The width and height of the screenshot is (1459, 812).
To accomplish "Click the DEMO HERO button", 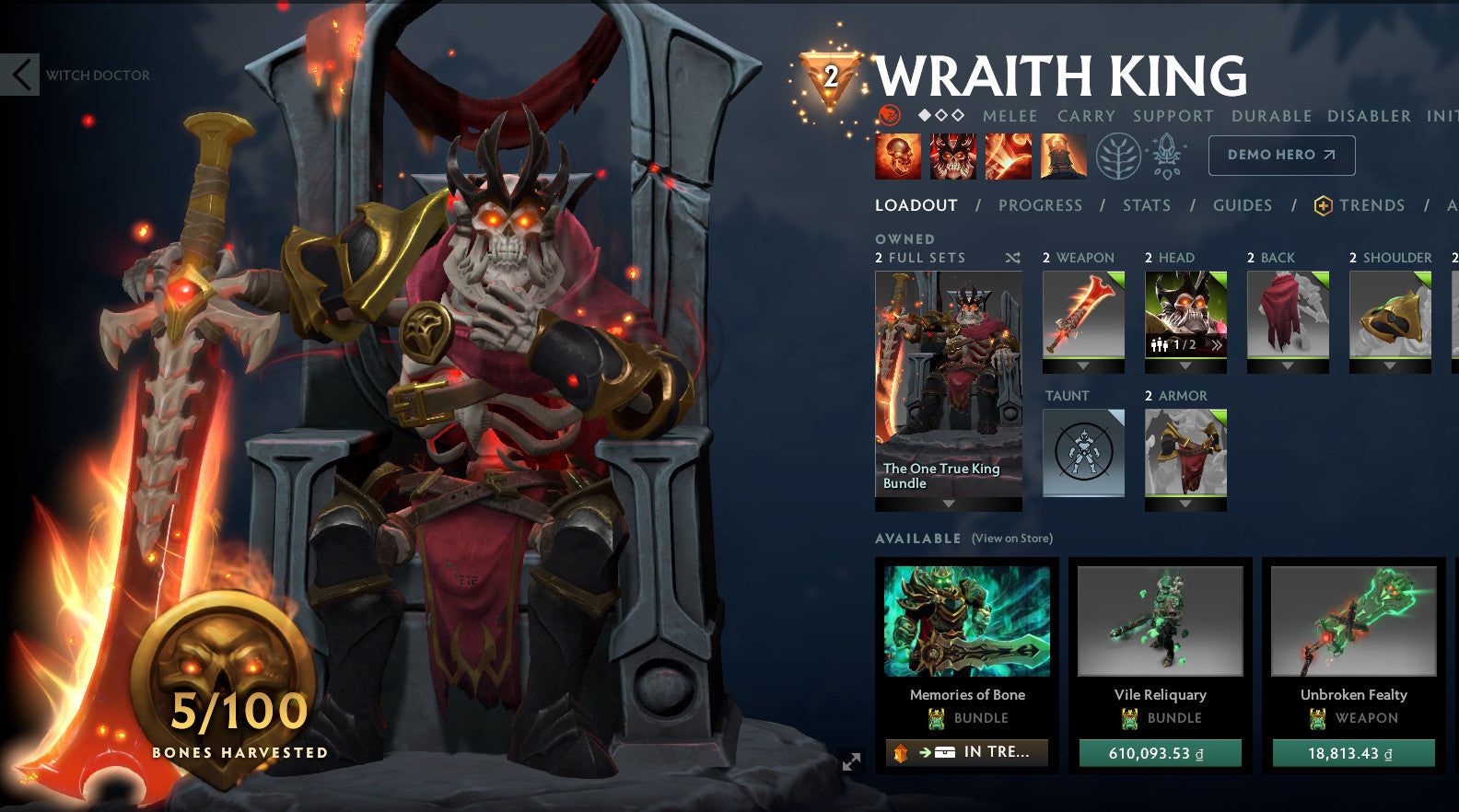I will click(x=1281, y=155).
